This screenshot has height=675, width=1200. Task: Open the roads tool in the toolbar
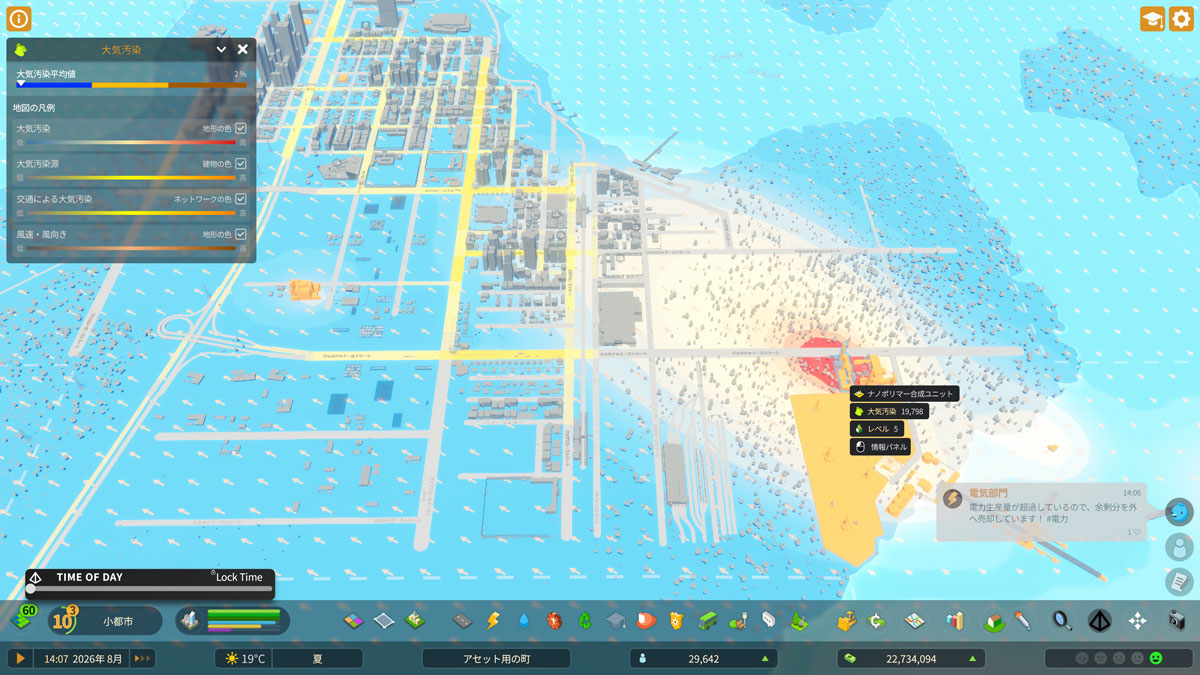point(462,621)
